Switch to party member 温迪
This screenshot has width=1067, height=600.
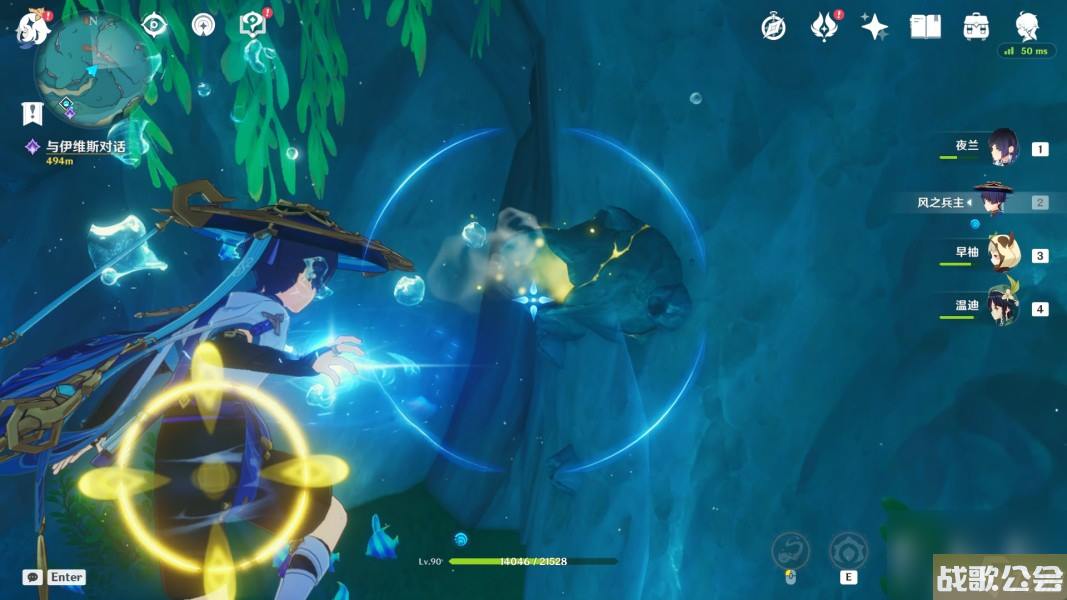click(1001, 308)
